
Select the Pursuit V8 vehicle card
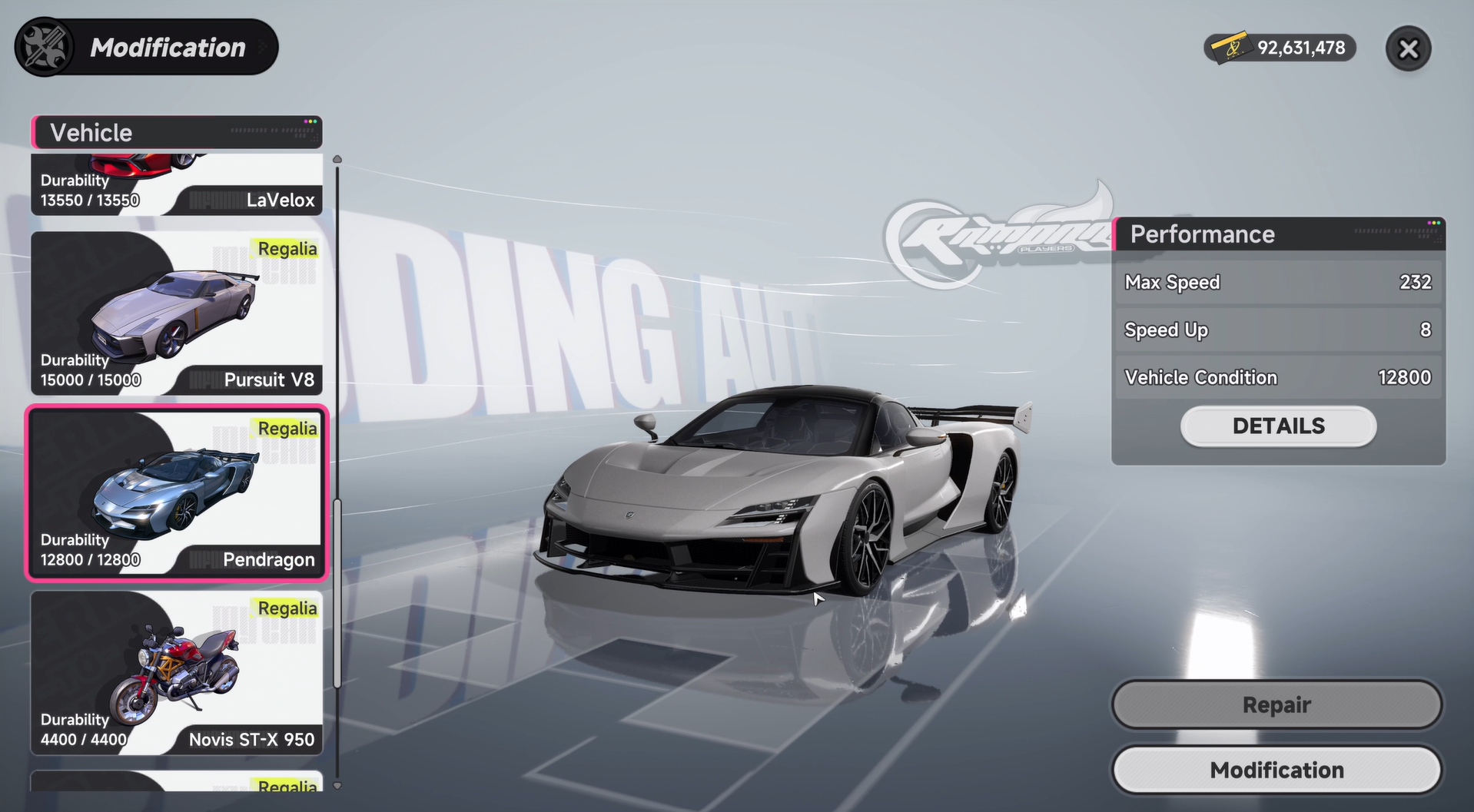click(176, 313)
